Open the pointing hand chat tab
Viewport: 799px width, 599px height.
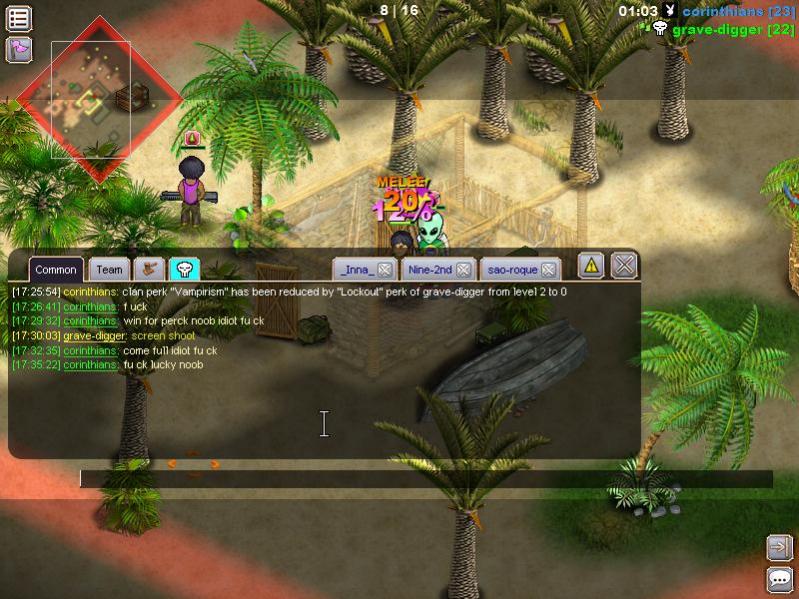tap(150, 269)
